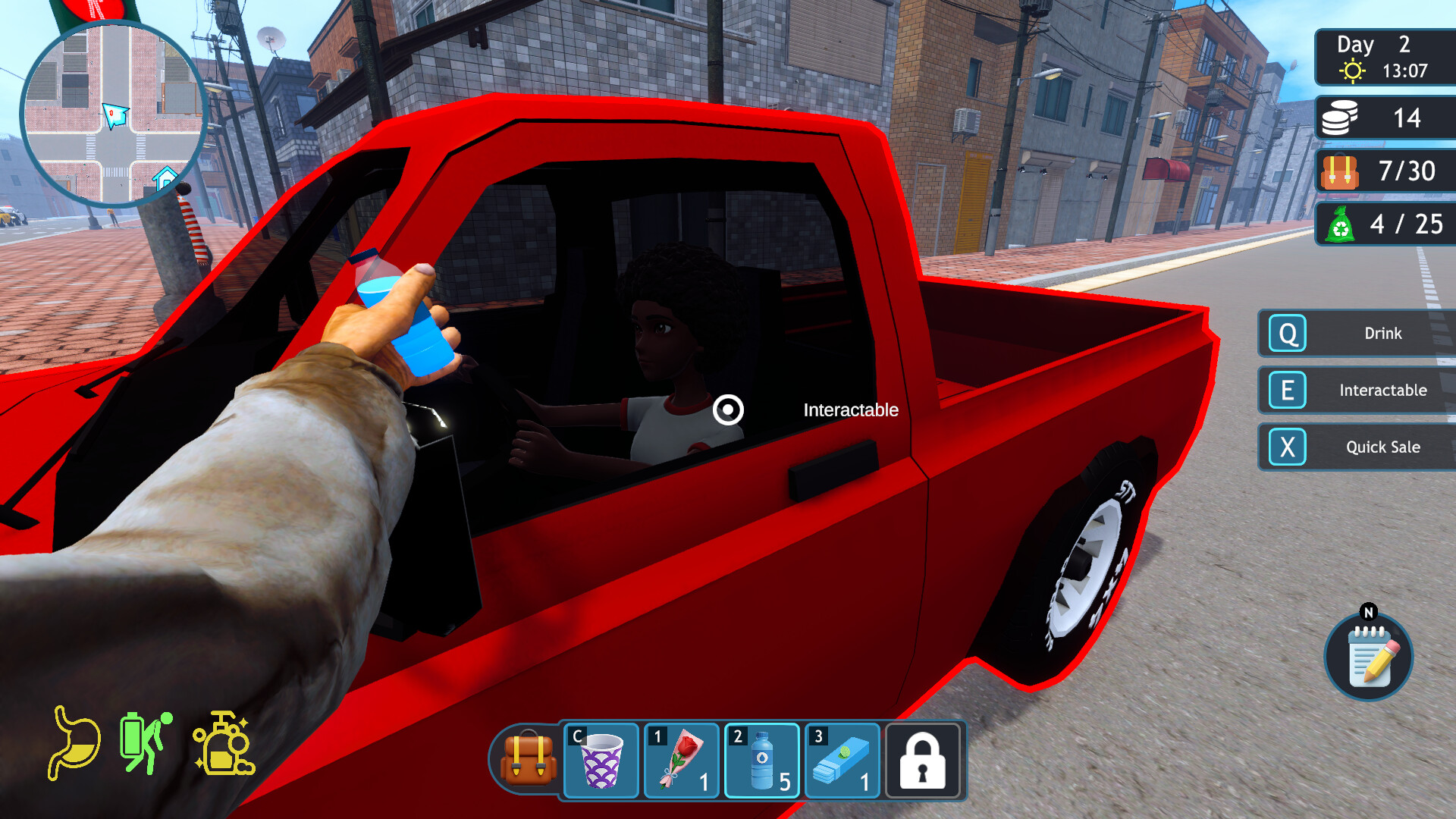Click the circular minimap
Screen dimensions: 1456x819
pyautogui.click(x=114, y=114)
